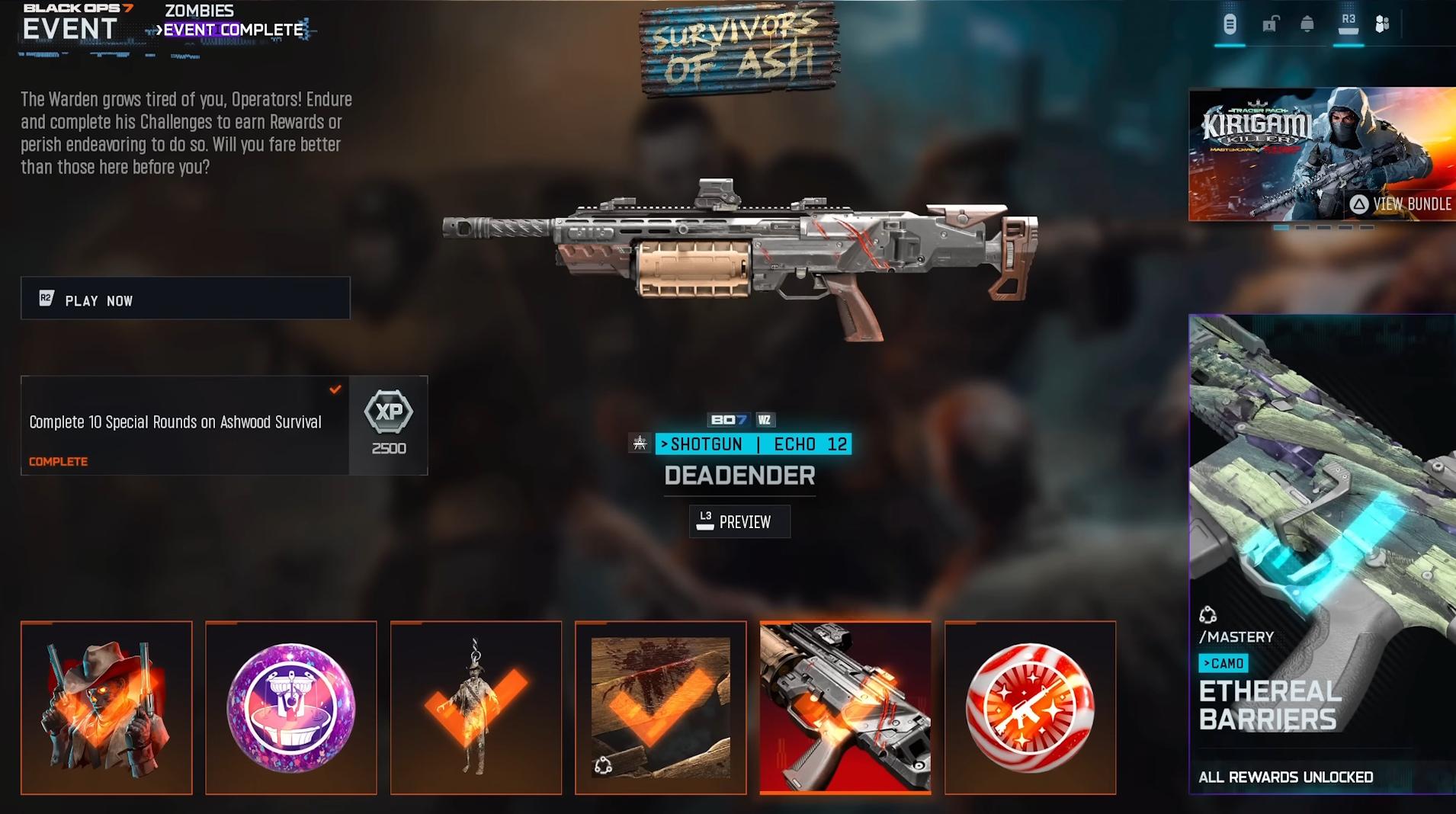Open the Ashwood Survival challenge card
Screen dimensions: 1456x814
click(185, 425)
